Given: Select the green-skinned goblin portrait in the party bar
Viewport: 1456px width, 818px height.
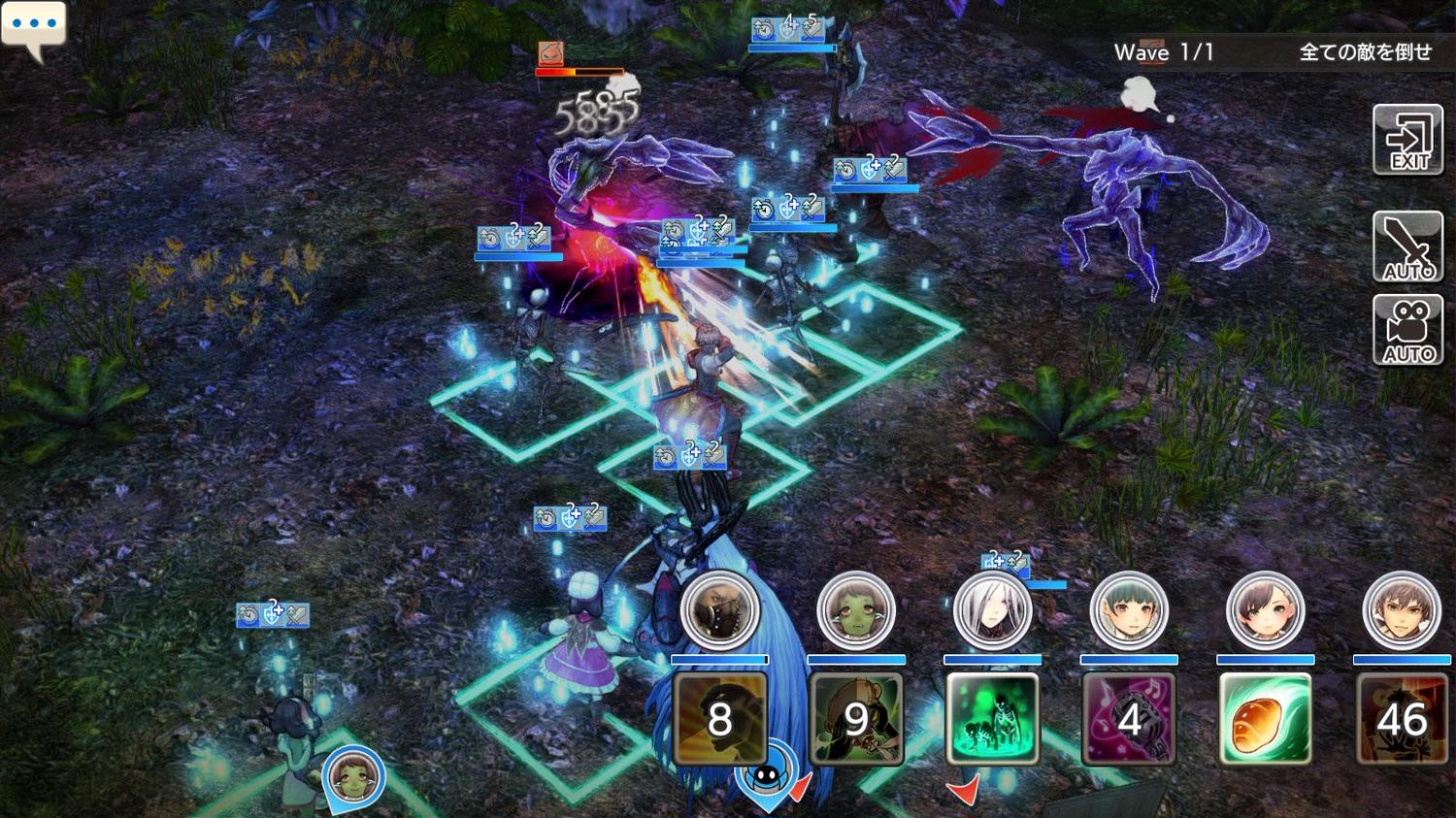Looking at the screenshot, I should (855, 611).
